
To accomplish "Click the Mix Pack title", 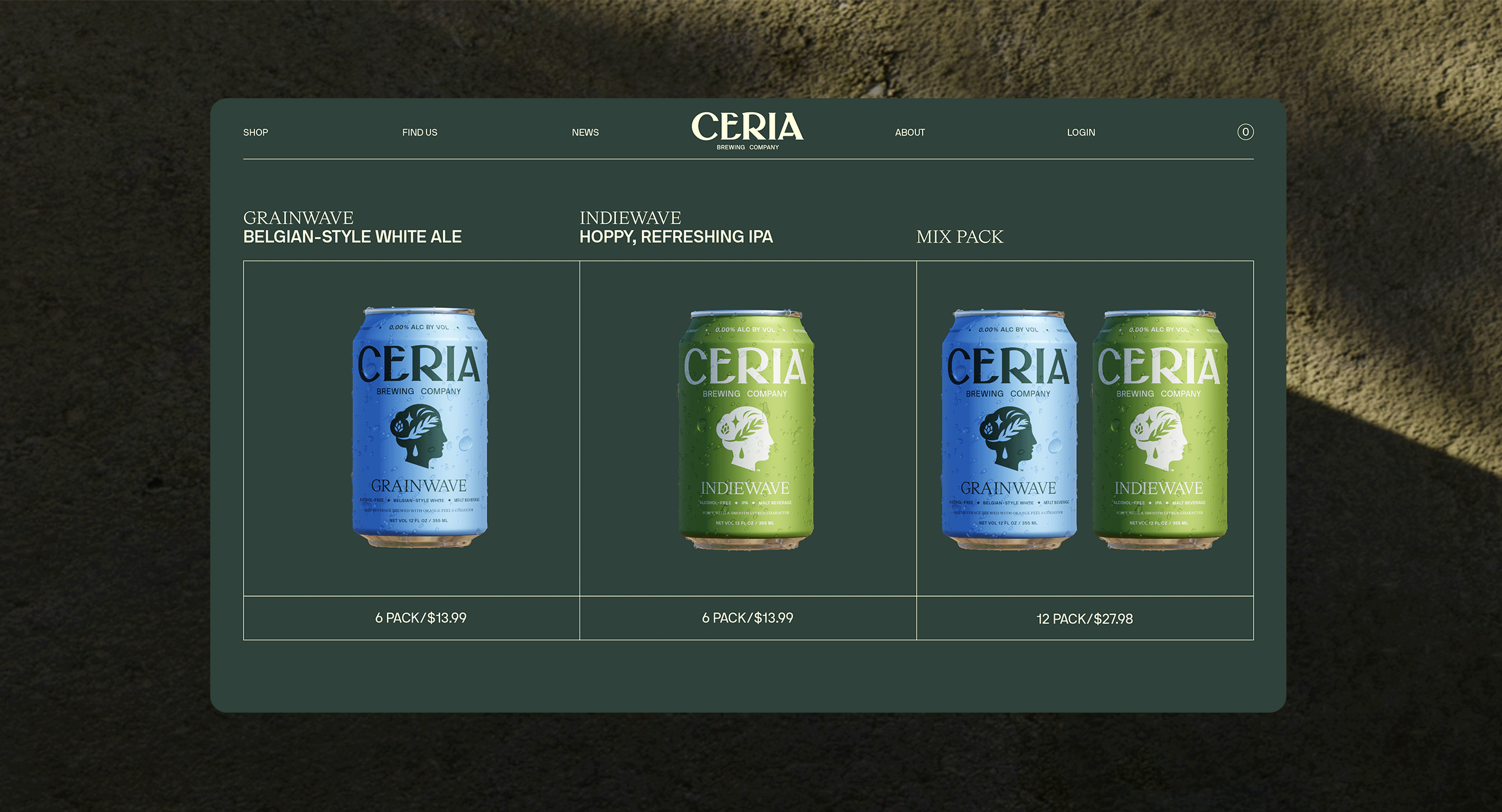I will point(959,237).
